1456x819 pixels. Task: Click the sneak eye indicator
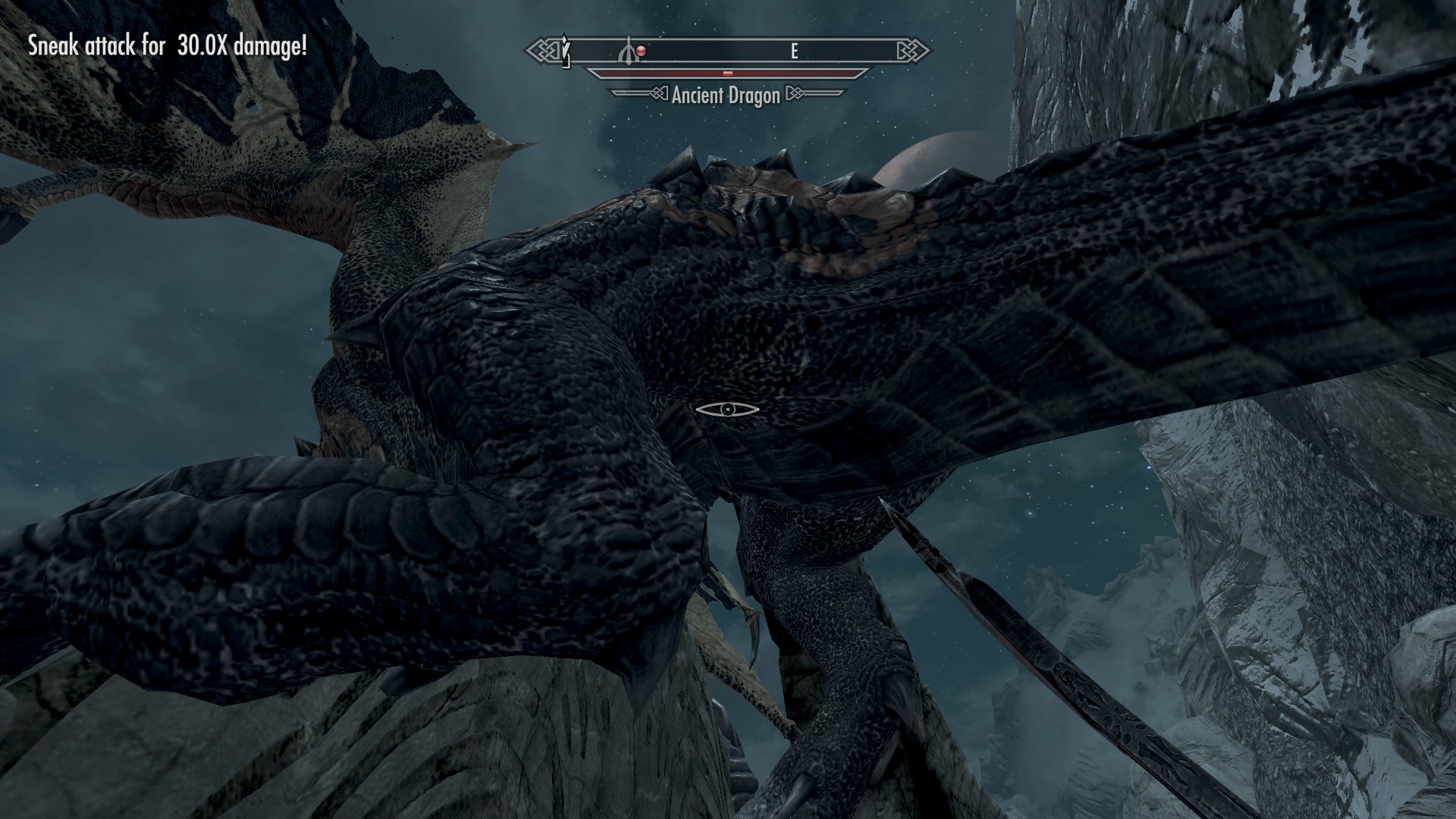pos(727,409)
